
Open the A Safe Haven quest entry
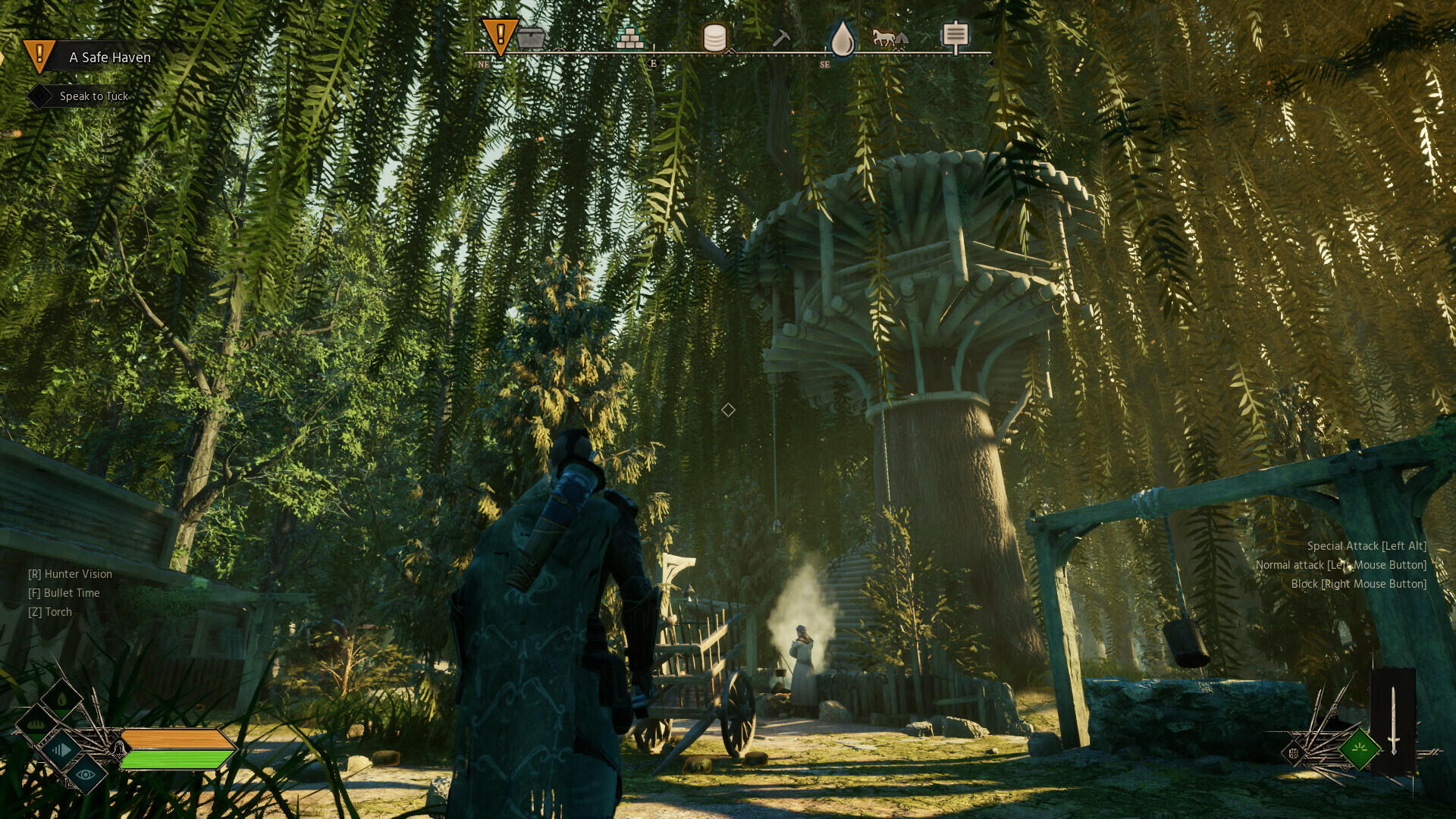[110, 58]
